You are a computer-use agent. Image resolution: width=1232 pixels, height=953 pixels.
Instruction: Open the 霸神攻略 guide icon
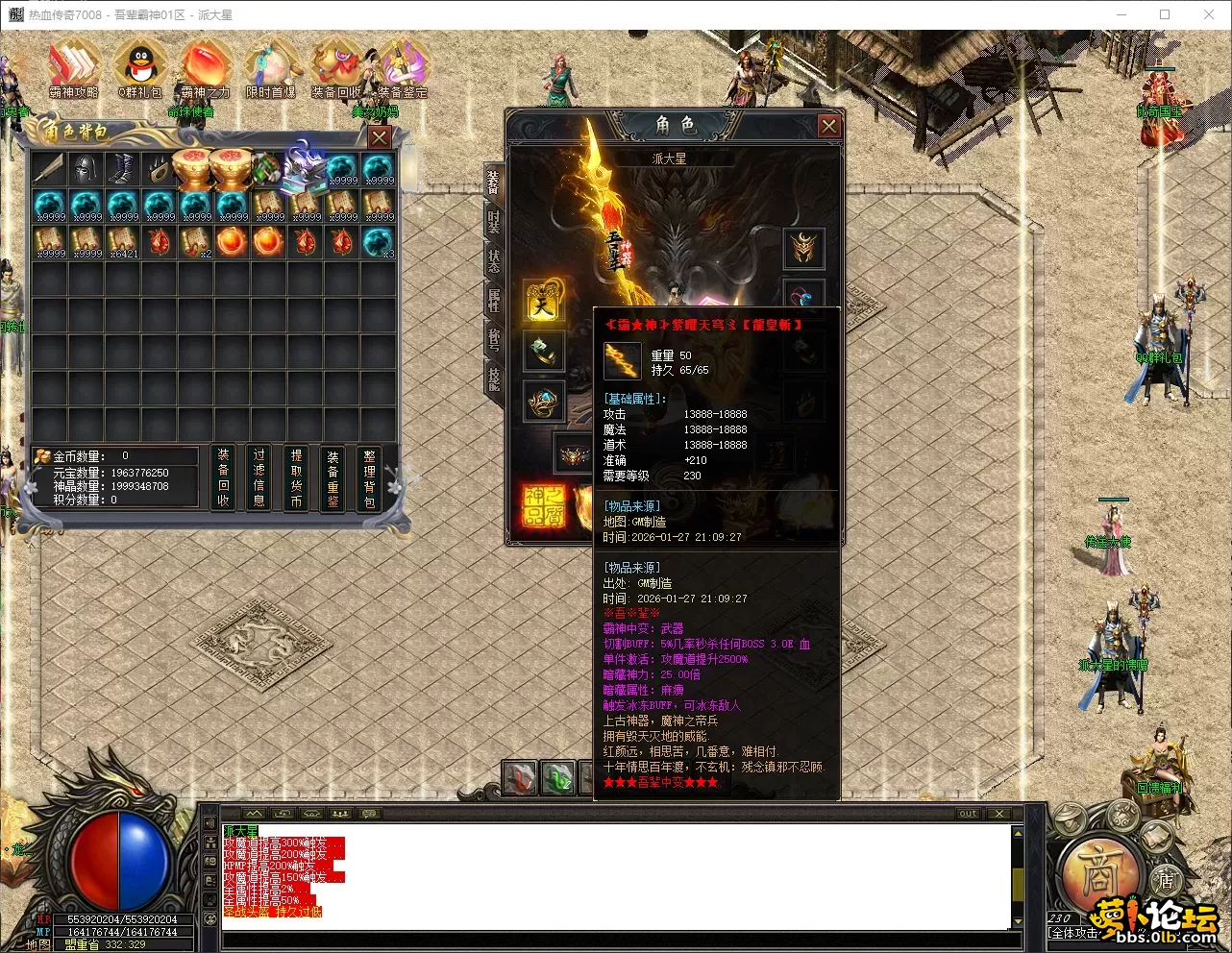click(74, 69)
